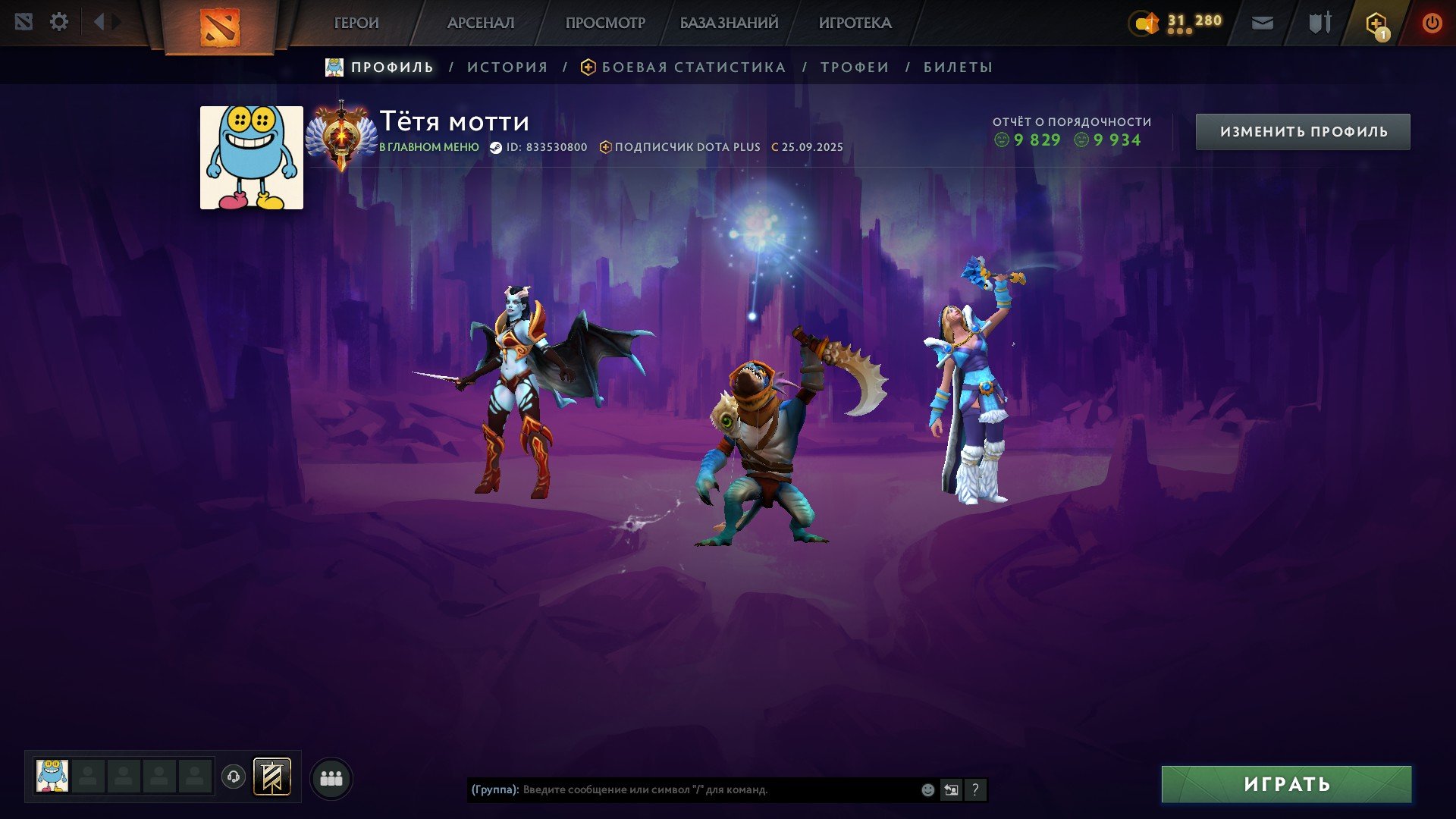Open the guild banner panel
The width and height of the screenshot is (1456, 819).
[x=273, y=777]
